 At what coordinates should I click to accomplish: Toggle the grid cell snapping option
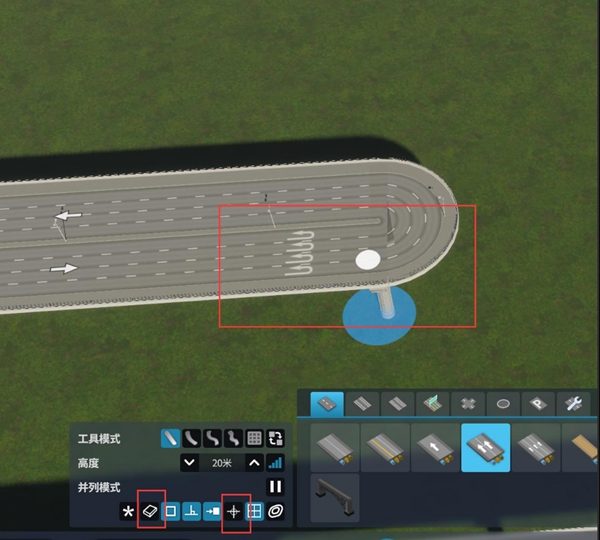pyautogui.click(x=254, y=511)
